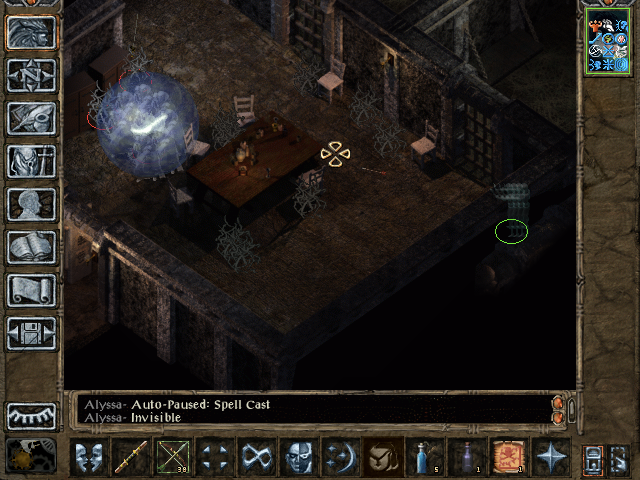Rest the party using the closed-eye button
Image resolution: width=640 pixels, height=480 pixels.
(x=31, y=416)
